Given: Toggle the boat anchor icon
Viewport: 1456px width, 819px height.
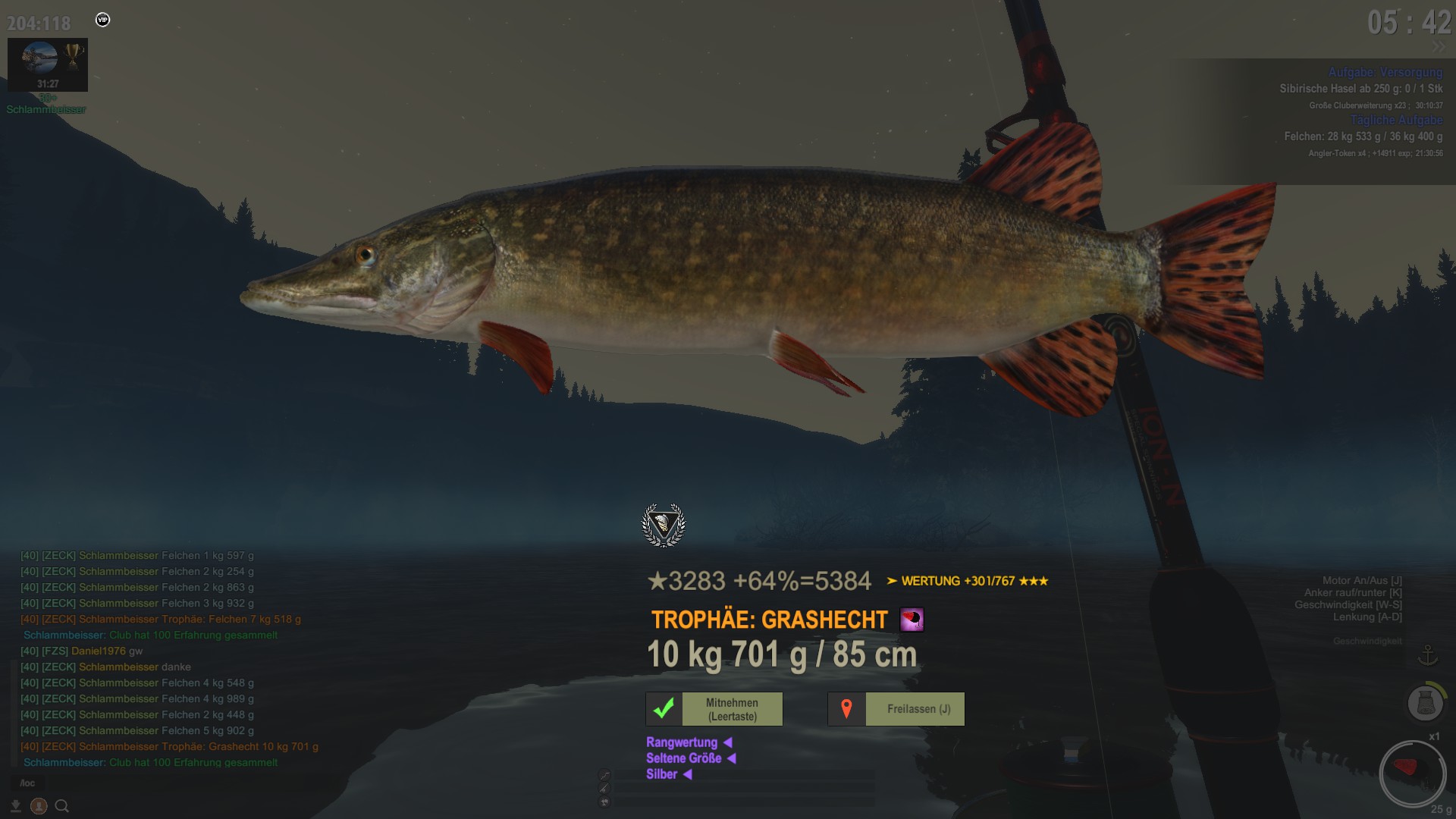Looking at the screenshot, I should tap(1428, 655).
